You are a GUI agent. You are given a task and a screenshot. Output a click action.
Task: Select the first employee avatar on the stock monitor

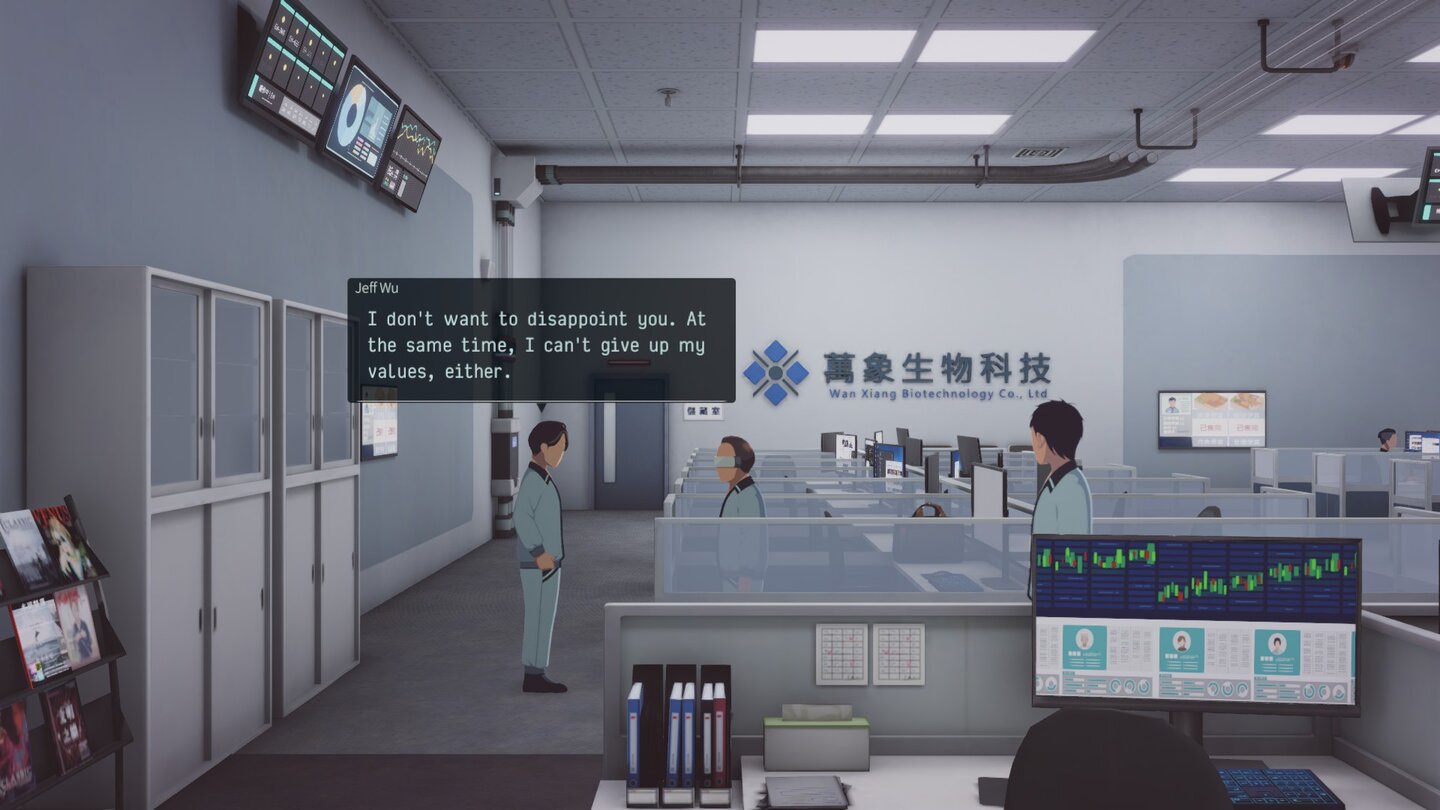click(1084, 640)
